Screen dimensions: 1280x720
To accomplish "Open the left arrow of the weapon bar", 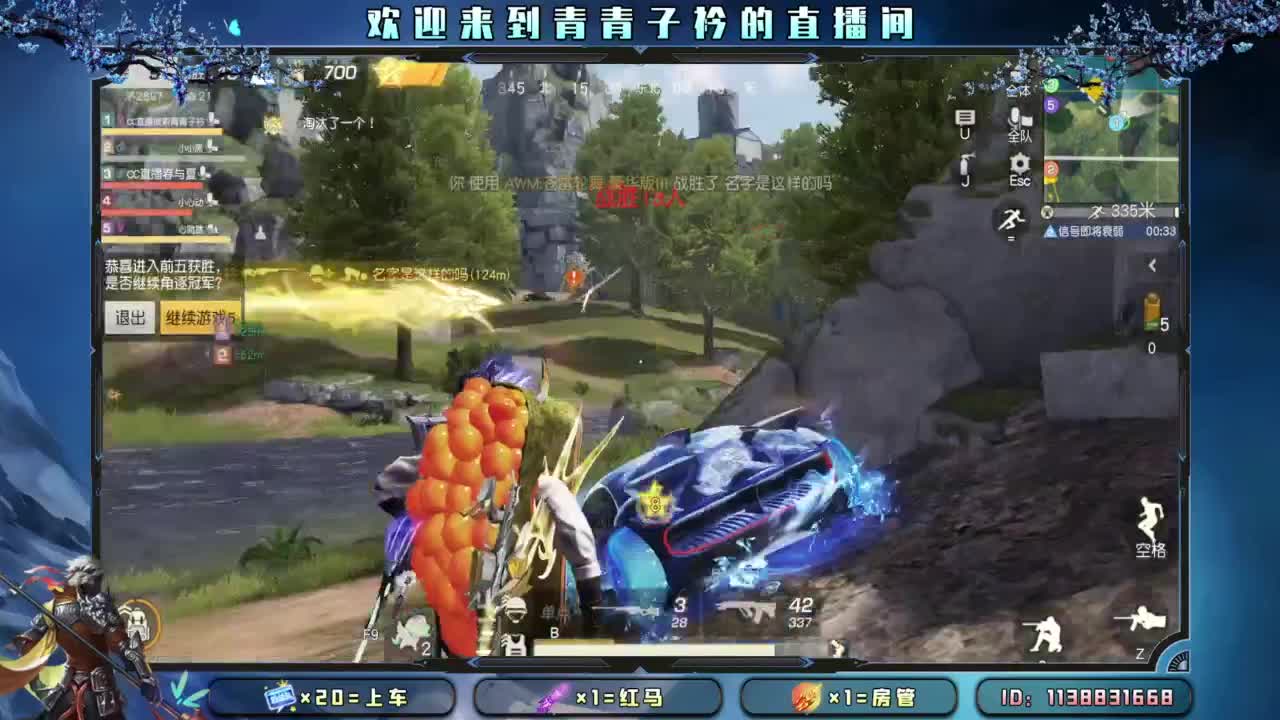I will click(474, 662).
